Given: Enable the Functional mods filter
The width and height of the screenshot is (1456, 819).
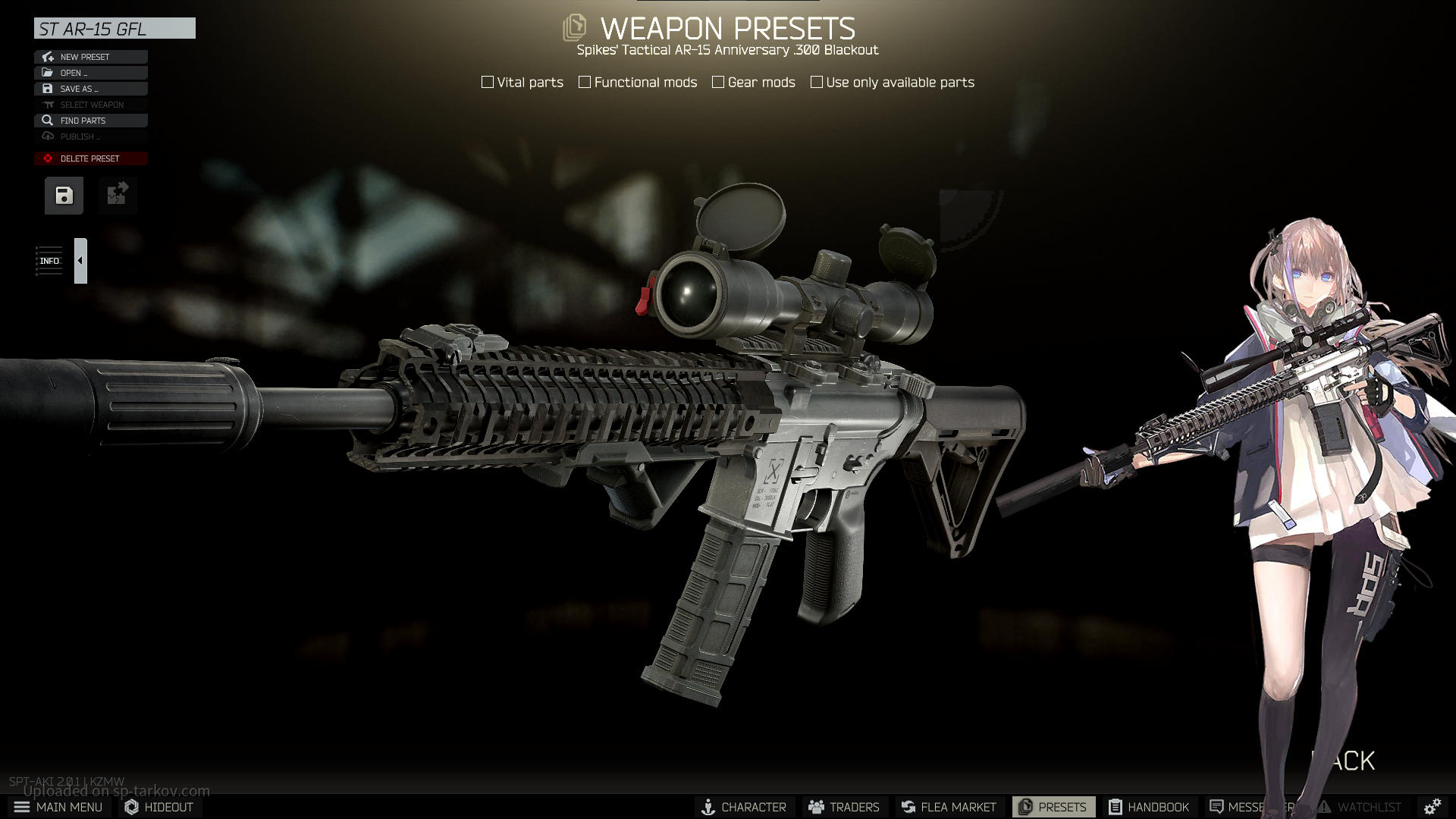Looking at the screenshot, I should 585,82.
